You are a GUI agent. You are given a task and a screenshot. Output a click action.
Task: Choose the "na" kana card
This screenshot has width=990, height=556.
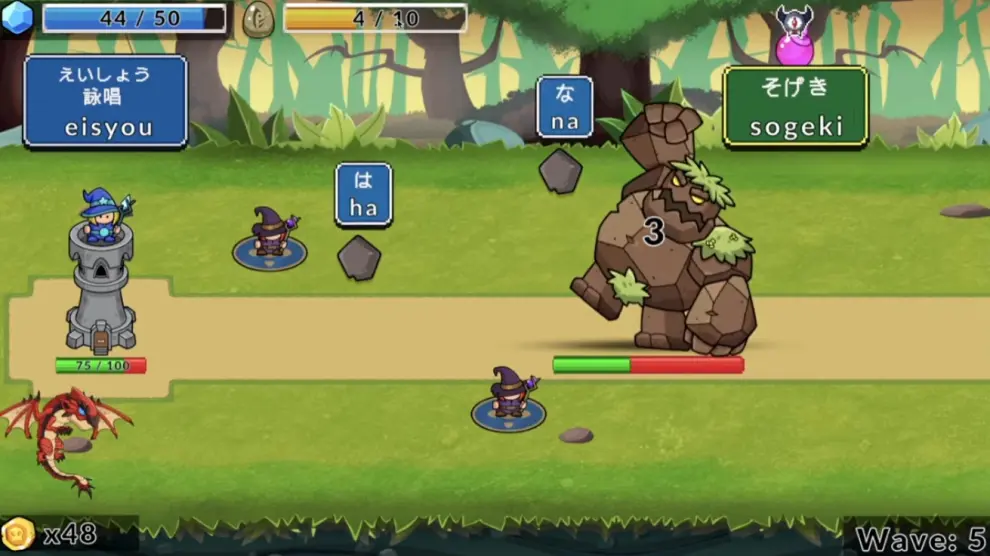point(565,108)
